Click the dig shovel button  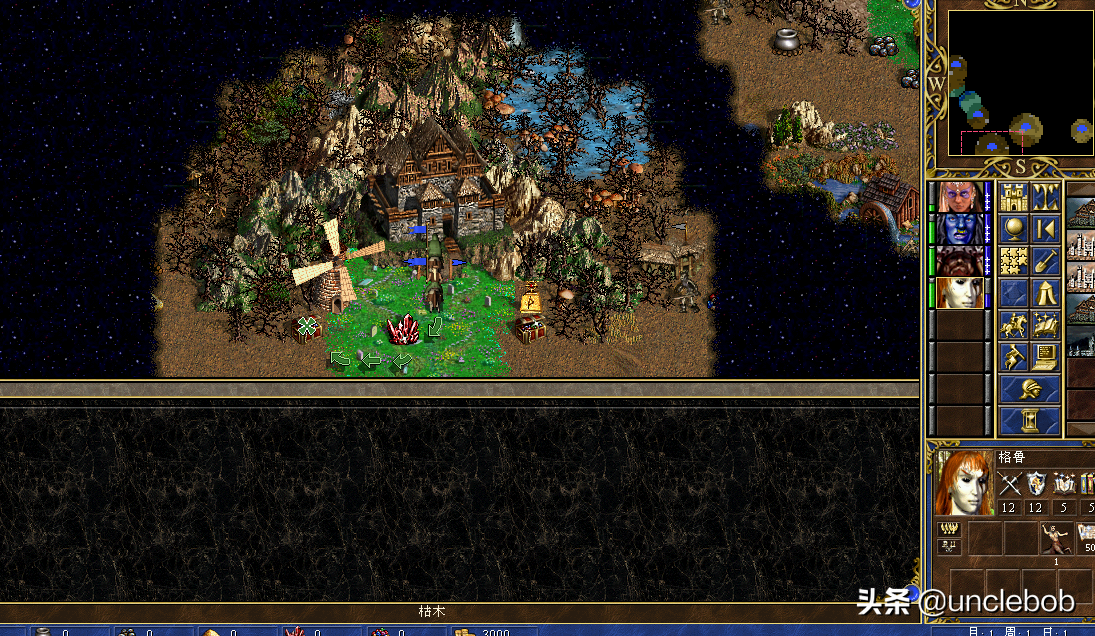[1046, 261]
